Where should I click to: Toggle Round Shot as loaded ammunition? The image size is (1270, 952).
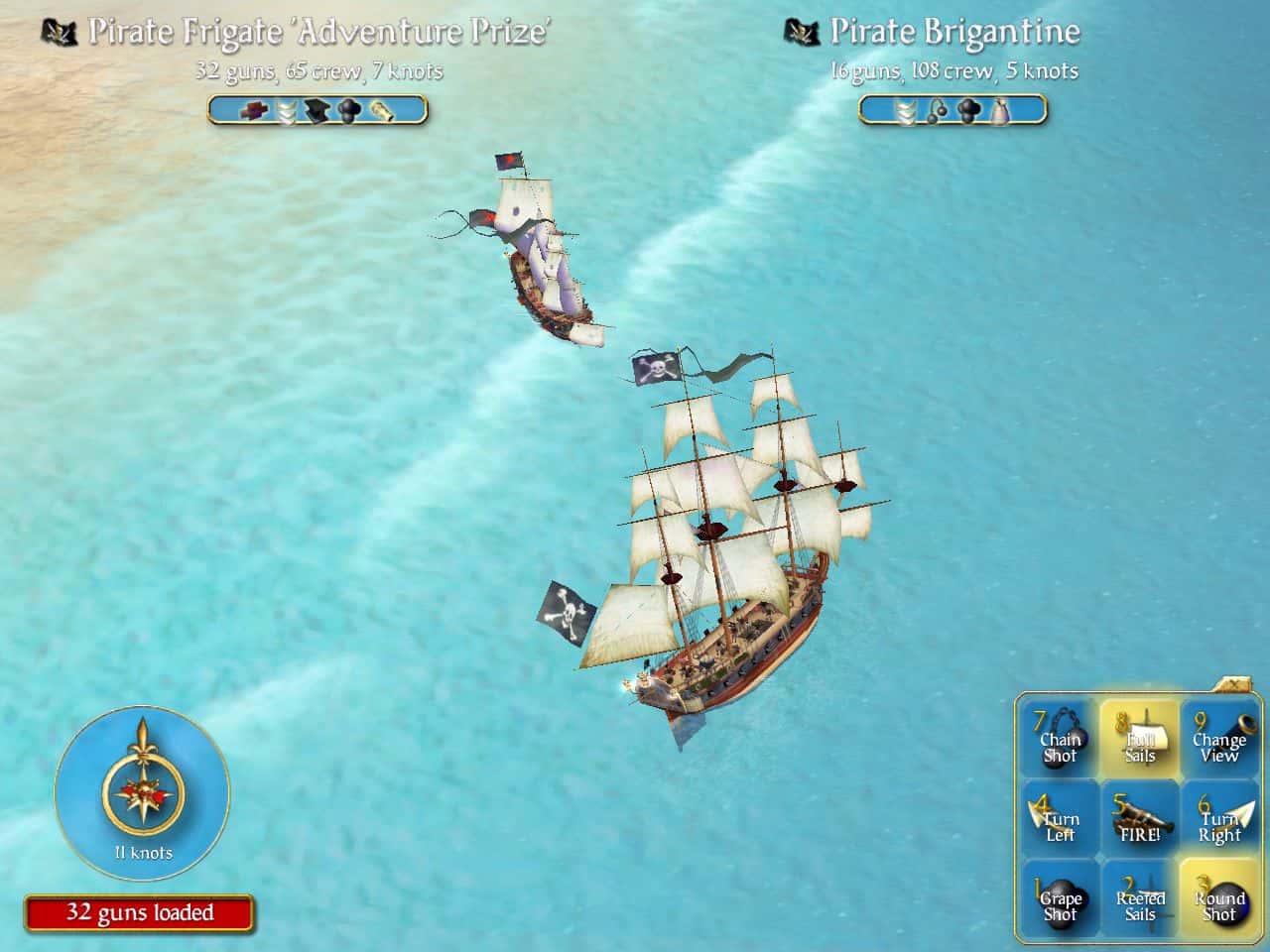pyautogui.click(x=1218, y=900)
